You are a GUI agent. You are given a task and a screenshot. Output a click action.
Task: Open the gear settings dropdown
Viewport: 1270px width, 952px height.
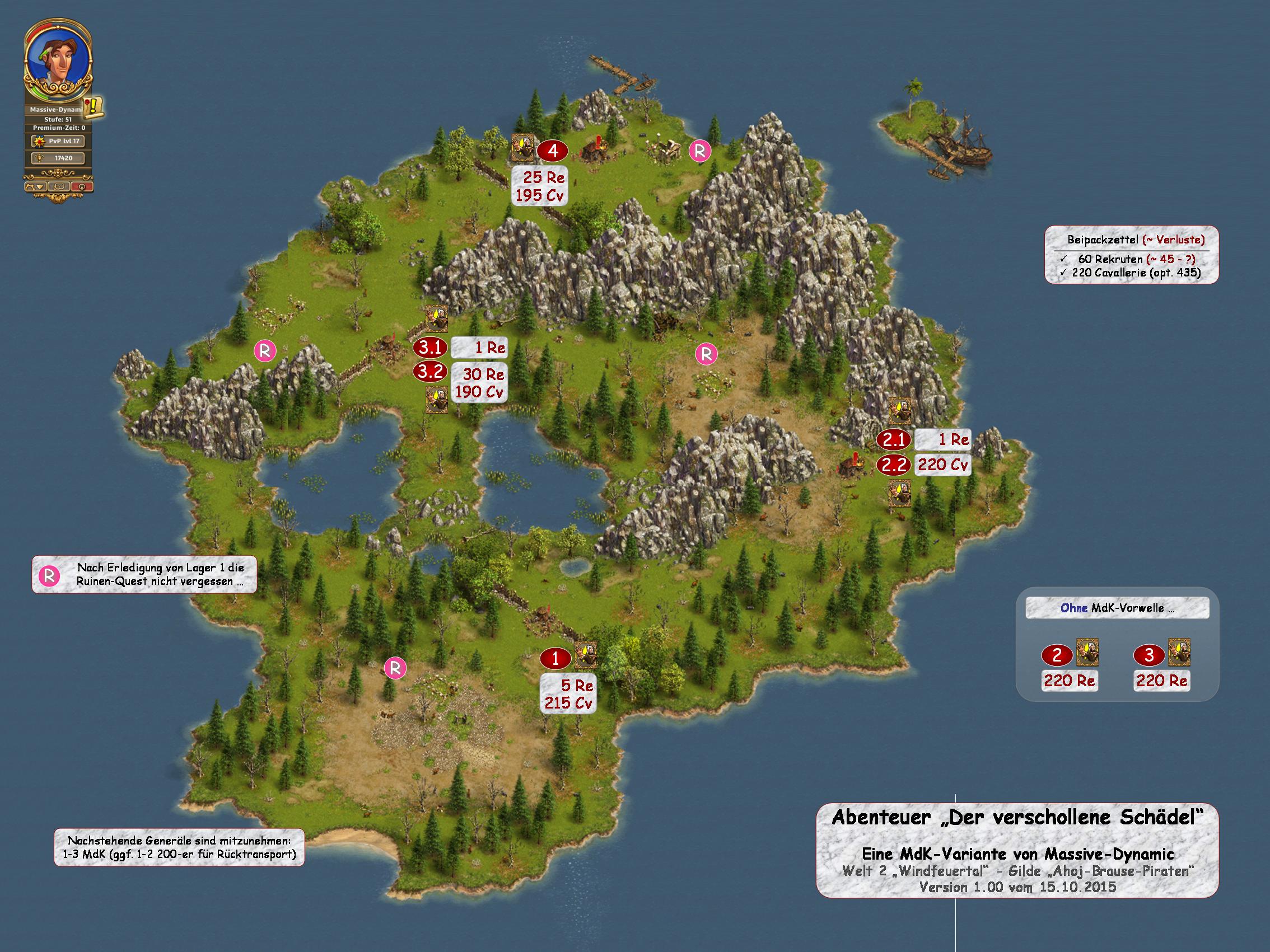[35, 186]
